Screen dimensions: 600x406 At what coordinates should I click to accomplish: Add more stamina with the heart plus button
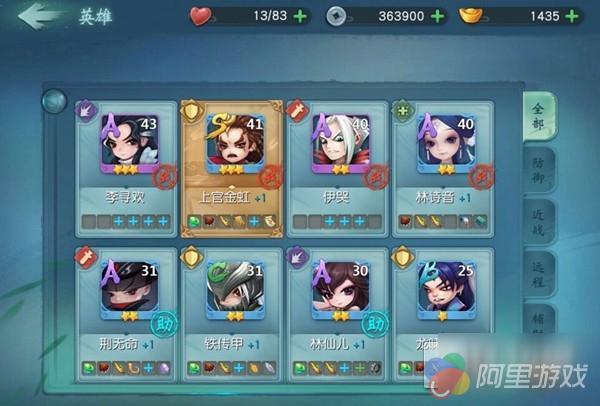(301, 16)
